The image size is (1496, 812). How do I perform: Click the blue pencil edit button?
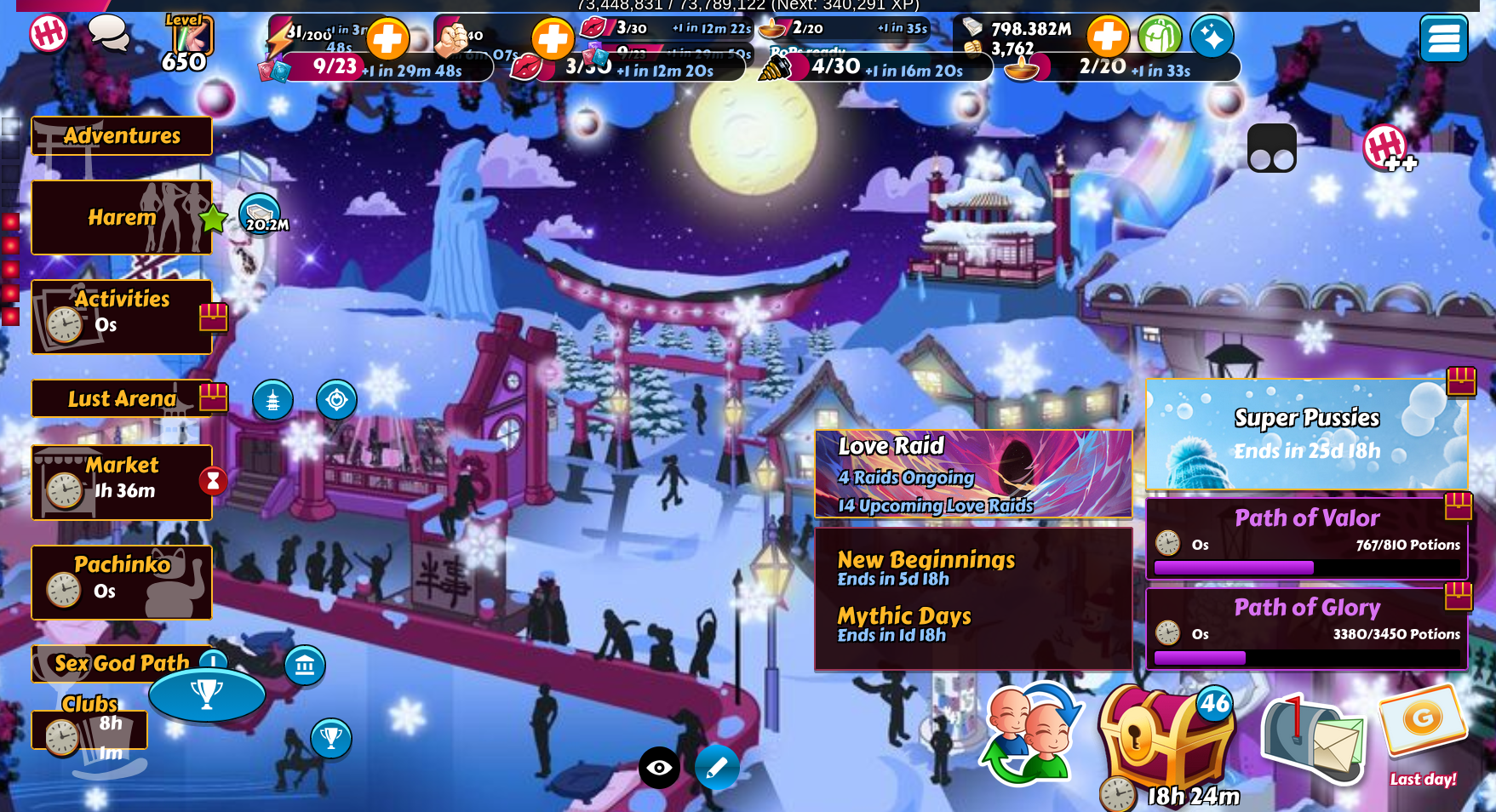coord(717,768)
